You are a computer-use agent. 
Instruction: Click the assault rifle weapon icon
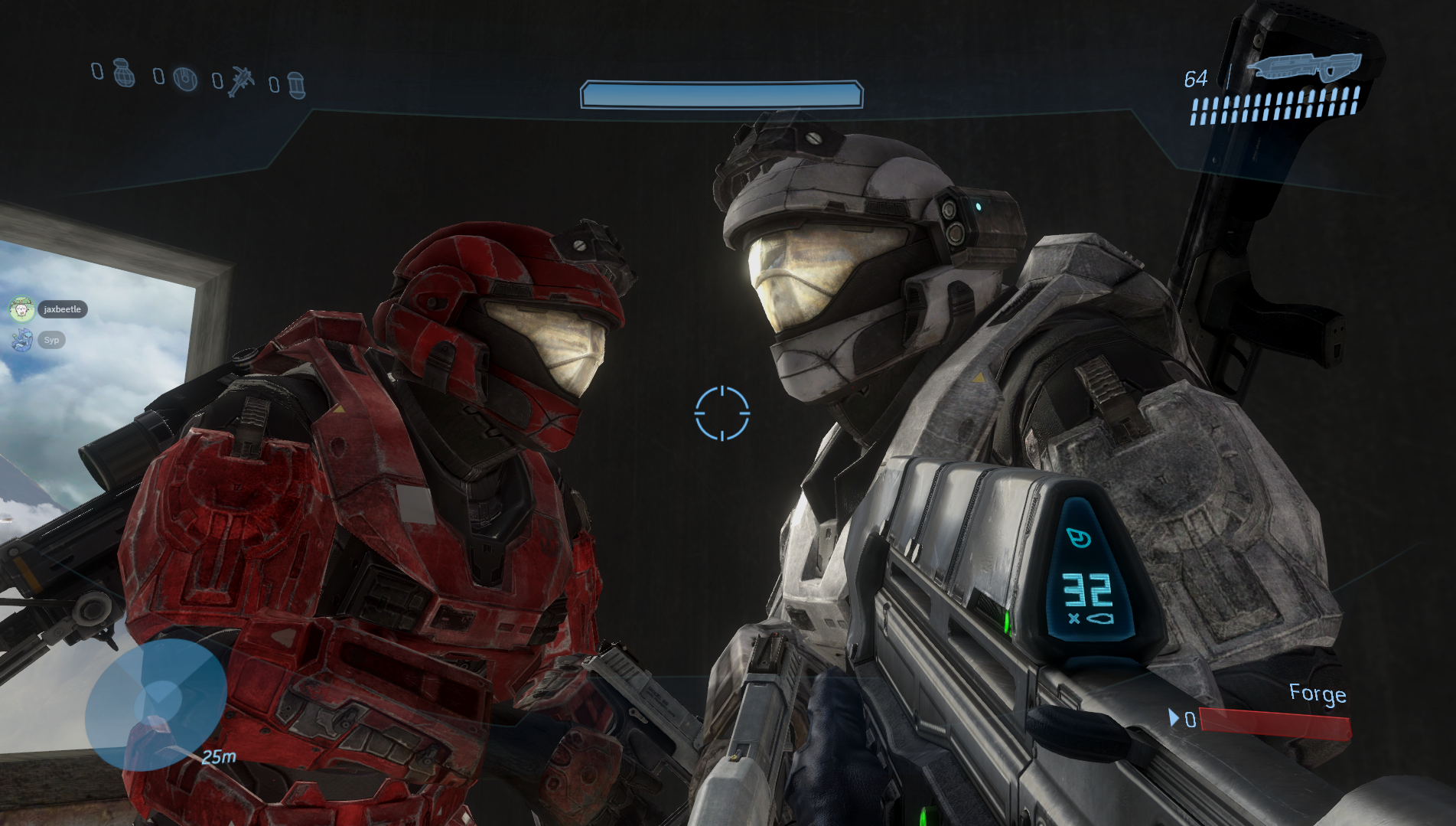point(1304,67)
